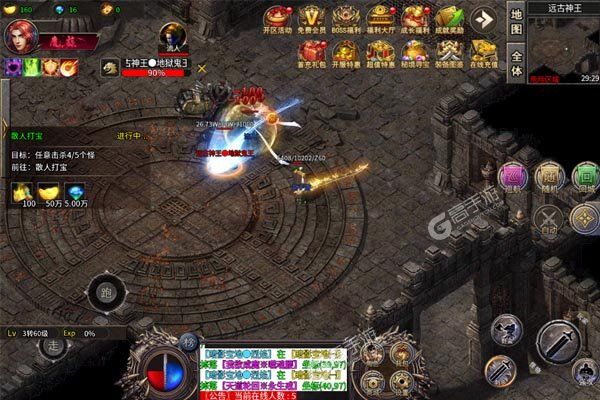
Task: Collapse the top icon bar with the arrow
Action: coord(485,19)
